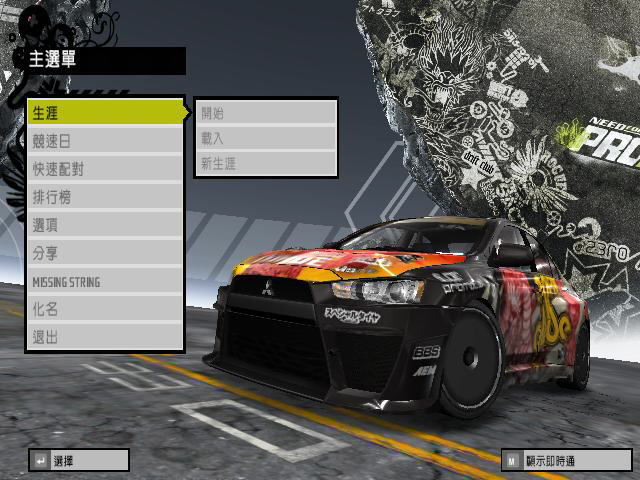The height and width of the screenshot is (480, 640).
Task: Show instant messaging with 顯示即時通
Action: tap(565, 460)
